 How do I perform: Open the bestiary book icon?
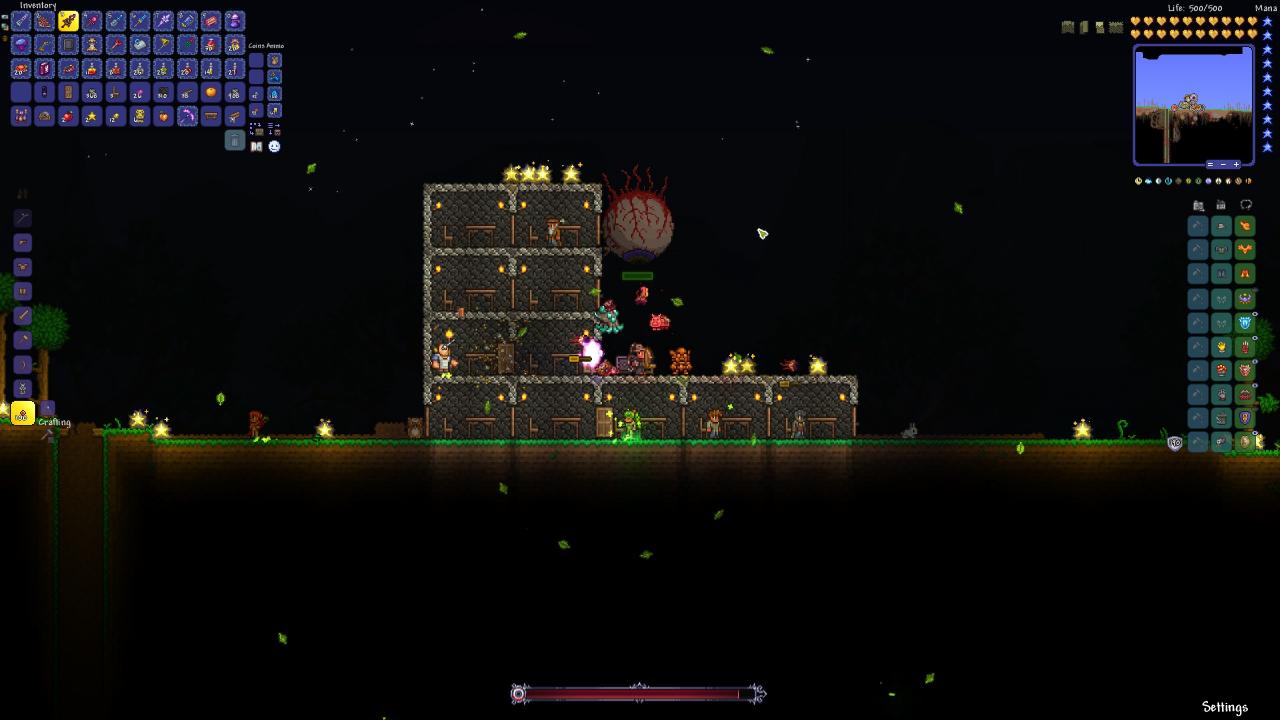(257, 146)
